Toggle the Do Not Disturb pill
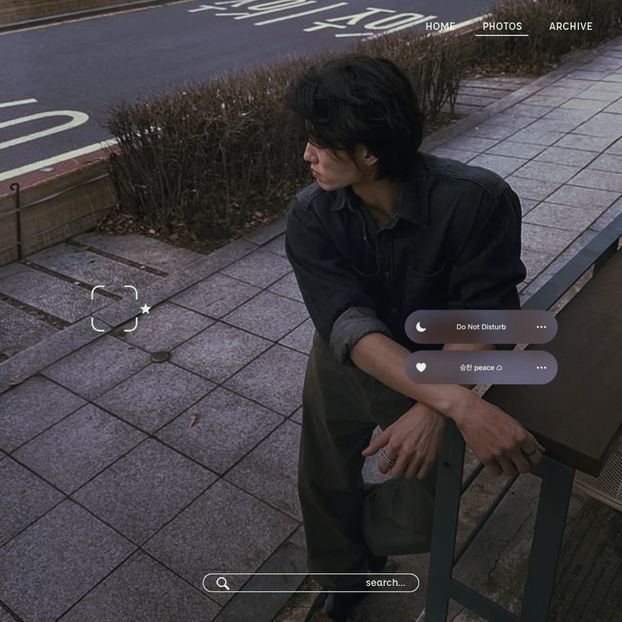 click(x=481, y=327)
